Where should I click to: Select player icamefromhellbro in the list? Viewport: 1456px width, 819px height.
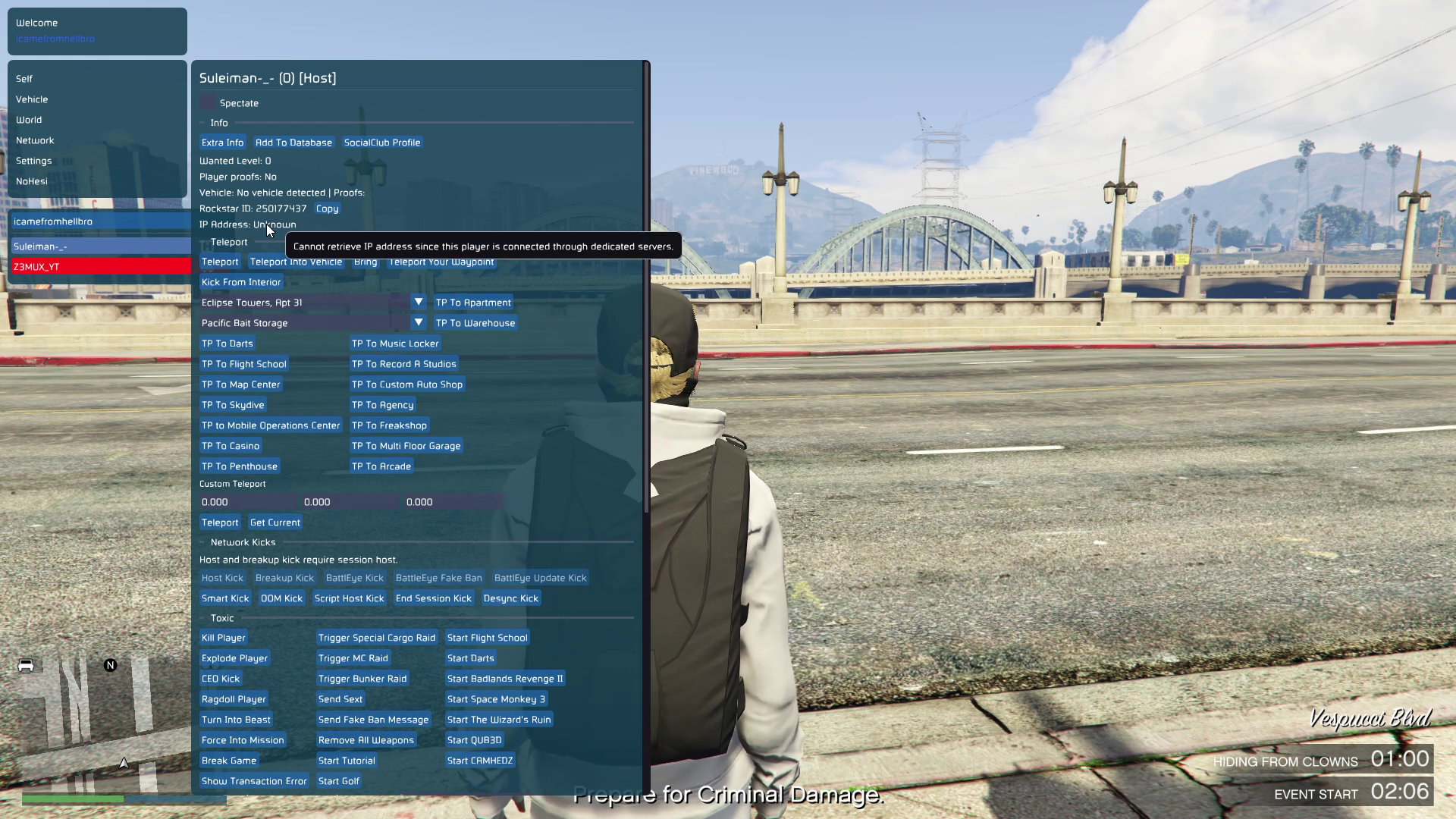(100, 221)
